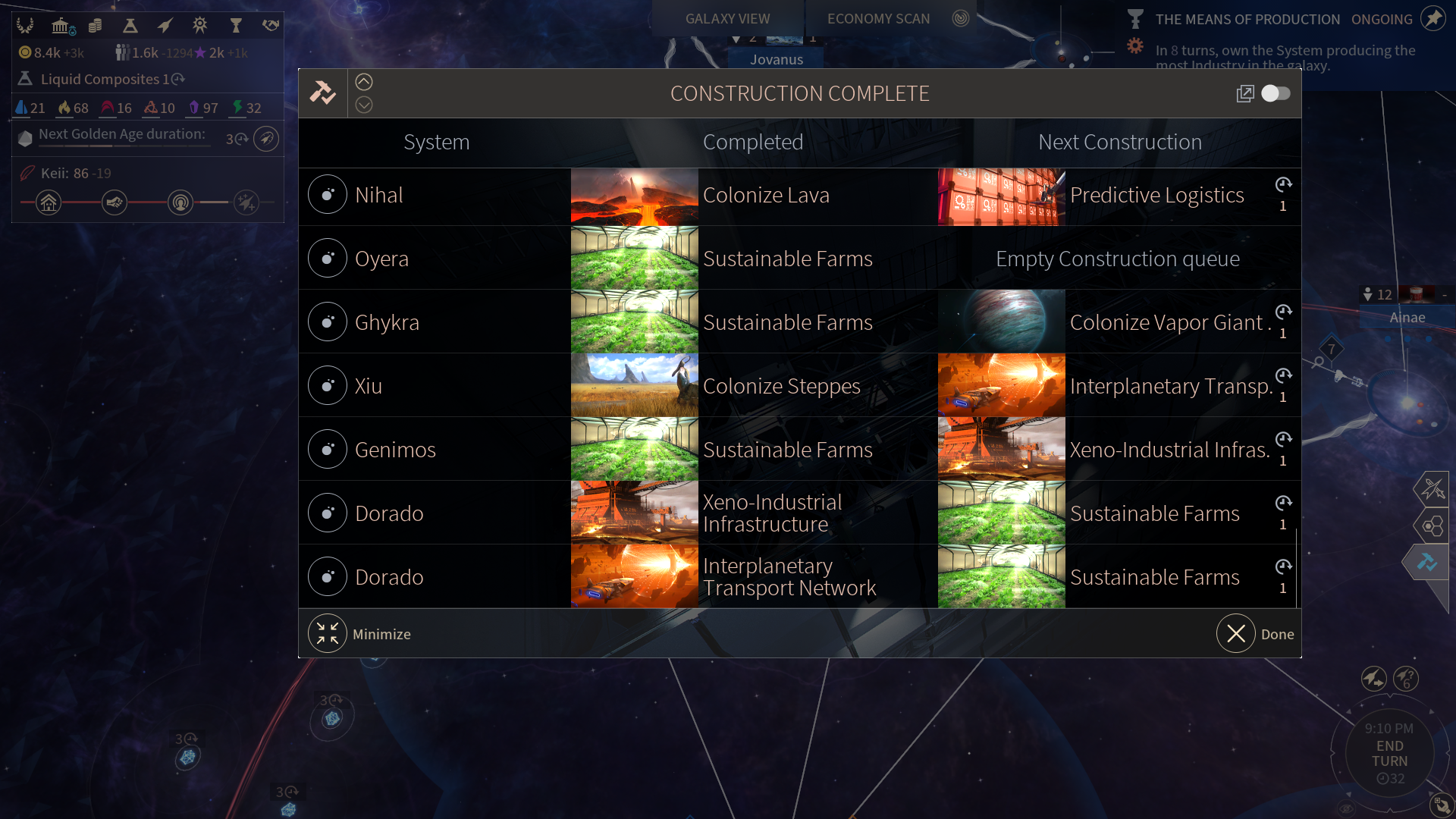
Task: Select the Xiu system row
Action: coord(368,386)
